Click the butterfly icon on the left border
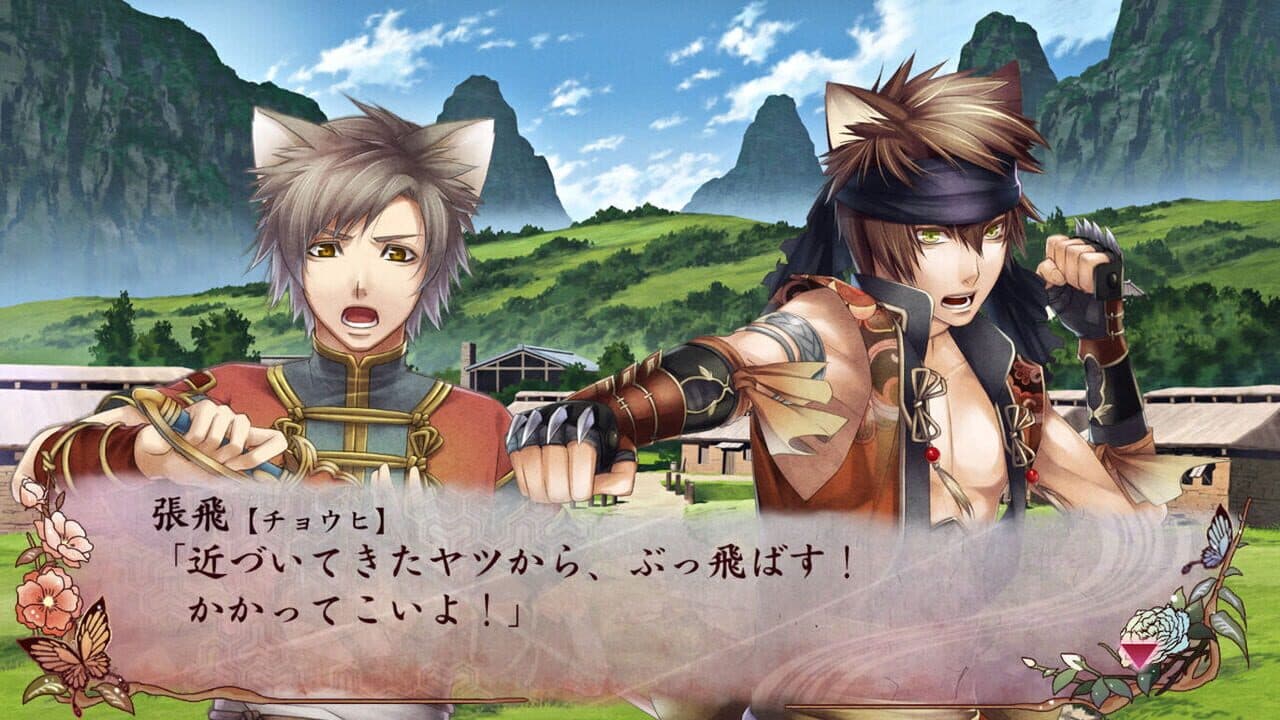The height and width of the screenshot is (720, 1280). (82, 660)
